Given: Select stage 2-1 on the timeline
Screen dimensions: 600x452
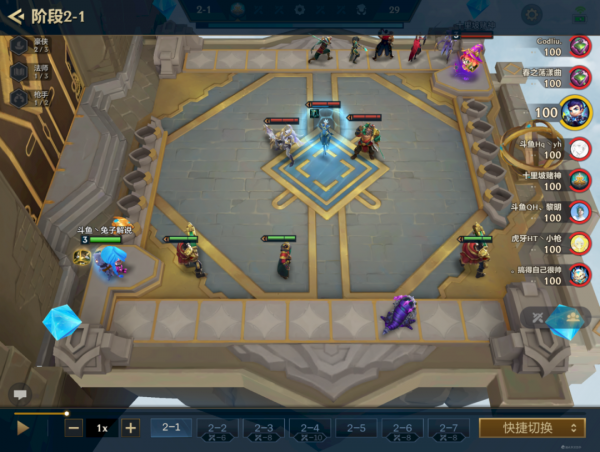Looking at the screenshot, I should [x=171, y=428].
